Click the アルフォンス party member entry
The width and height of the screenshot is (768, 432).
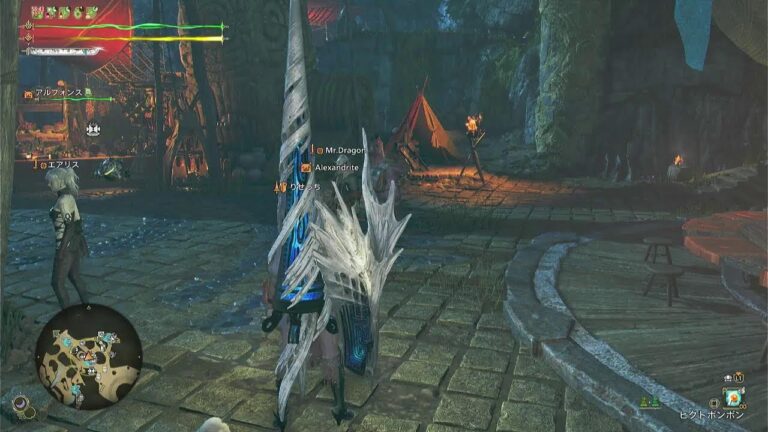point(60,92)
